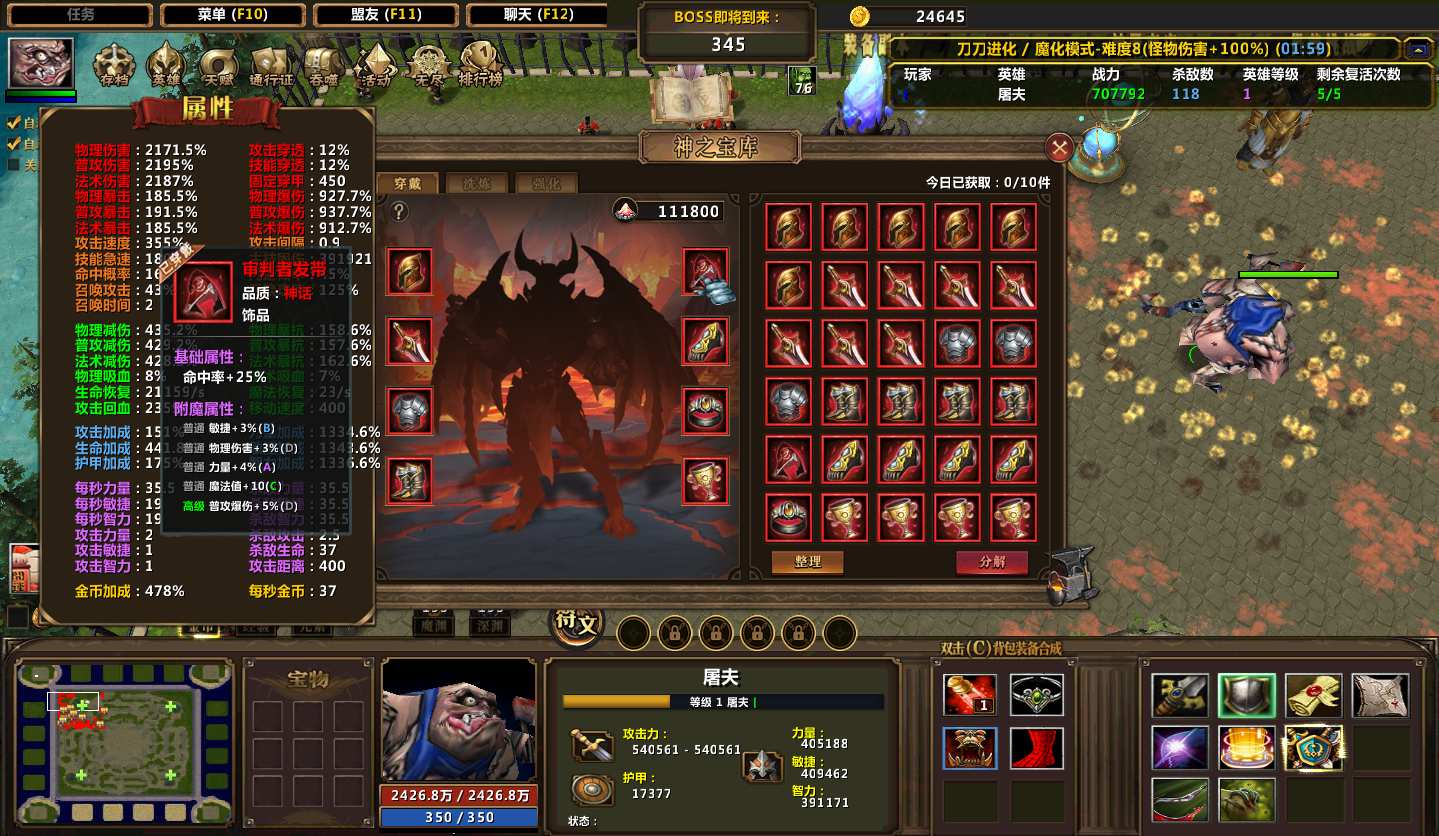Open the 吞噬 chest icon

323,66
